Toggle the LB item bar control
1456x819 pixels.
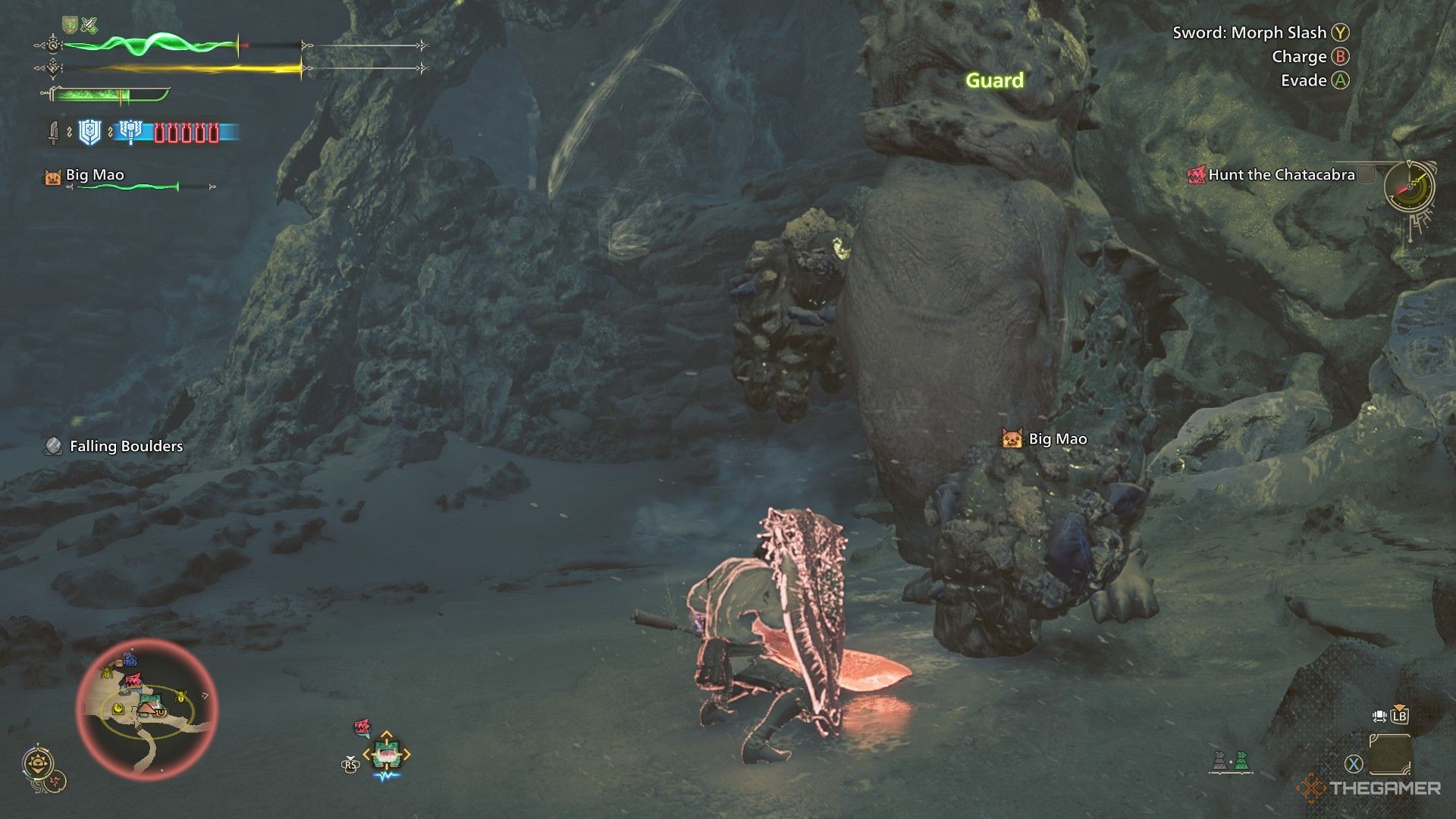[1399, 716]
